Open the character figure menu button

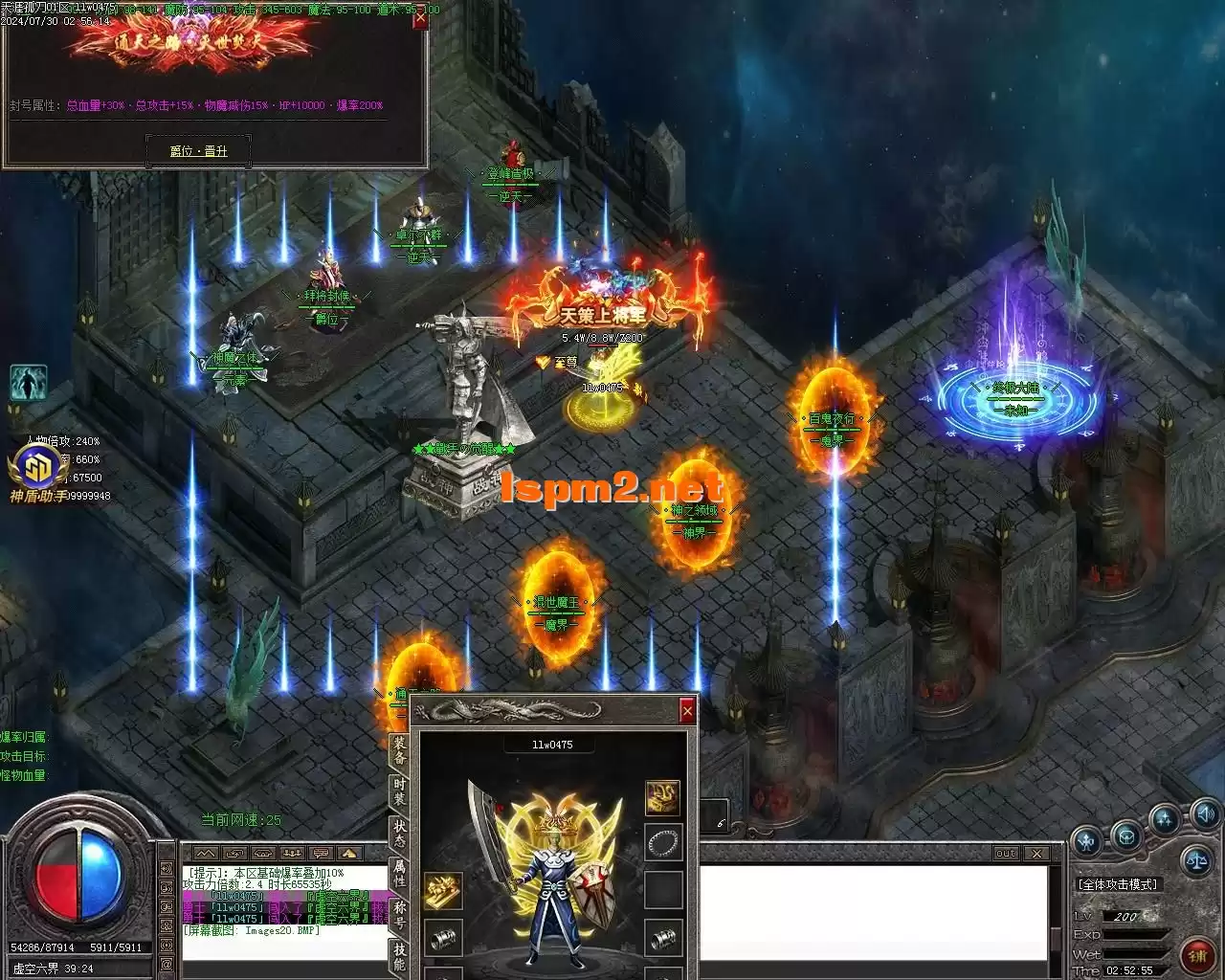coord(1086,842)
